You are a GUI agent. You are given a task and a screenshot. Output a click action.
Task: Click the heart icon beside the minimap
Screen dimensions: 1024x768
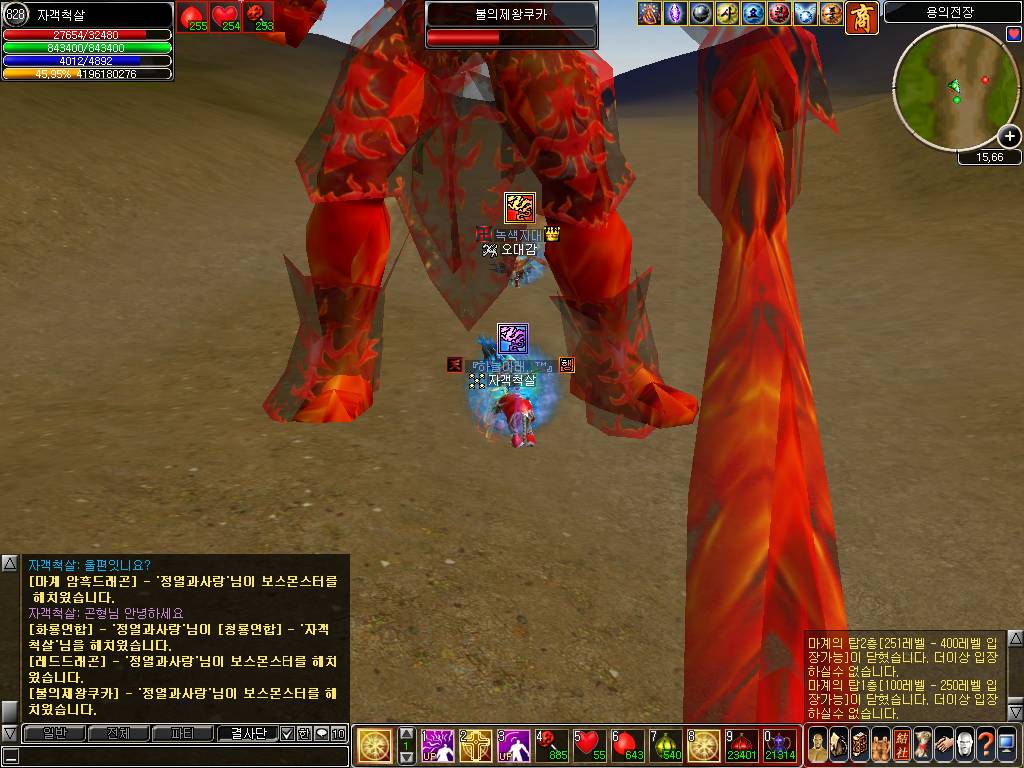[x=1013, y=34]
